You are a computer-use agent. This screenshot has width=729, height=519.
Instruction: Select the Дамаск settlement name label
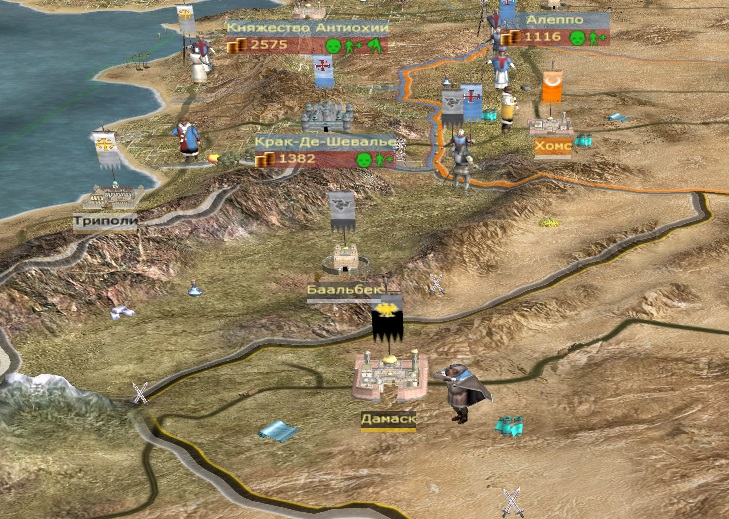388,419
